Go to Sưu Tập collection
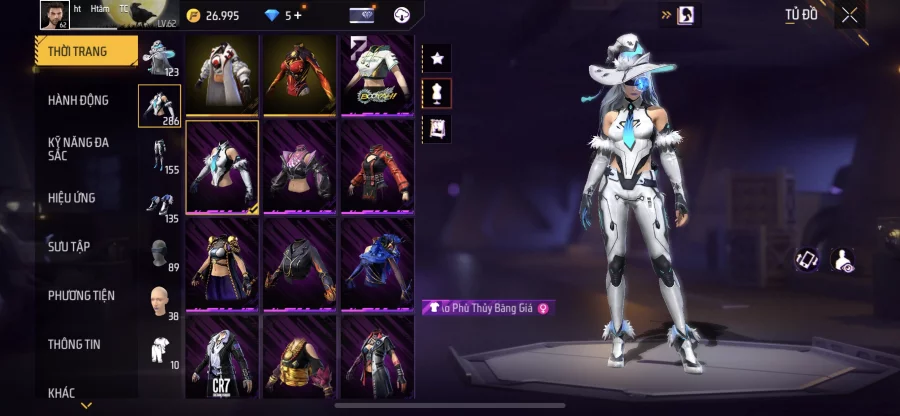Screen dimensions: 900x416 (69, 246)
